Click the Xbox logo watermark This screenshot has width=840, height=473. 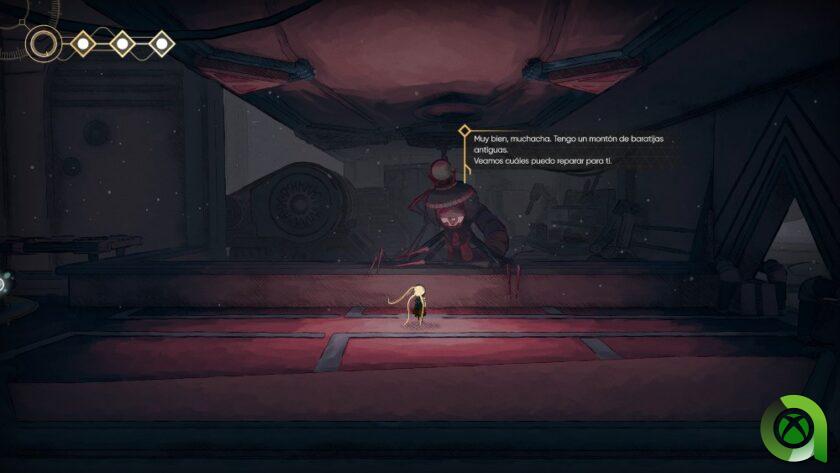tap(794, 430)
